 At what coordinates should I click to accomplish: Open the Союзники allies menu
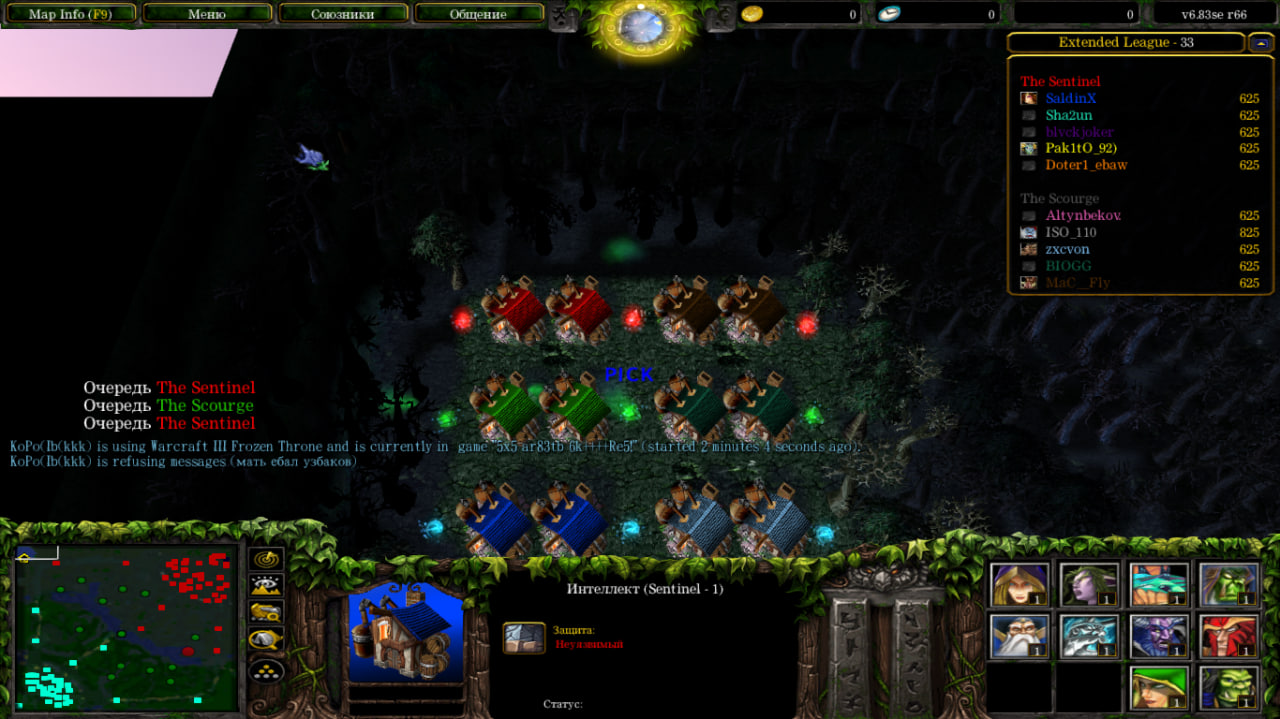tap(342, 14)
